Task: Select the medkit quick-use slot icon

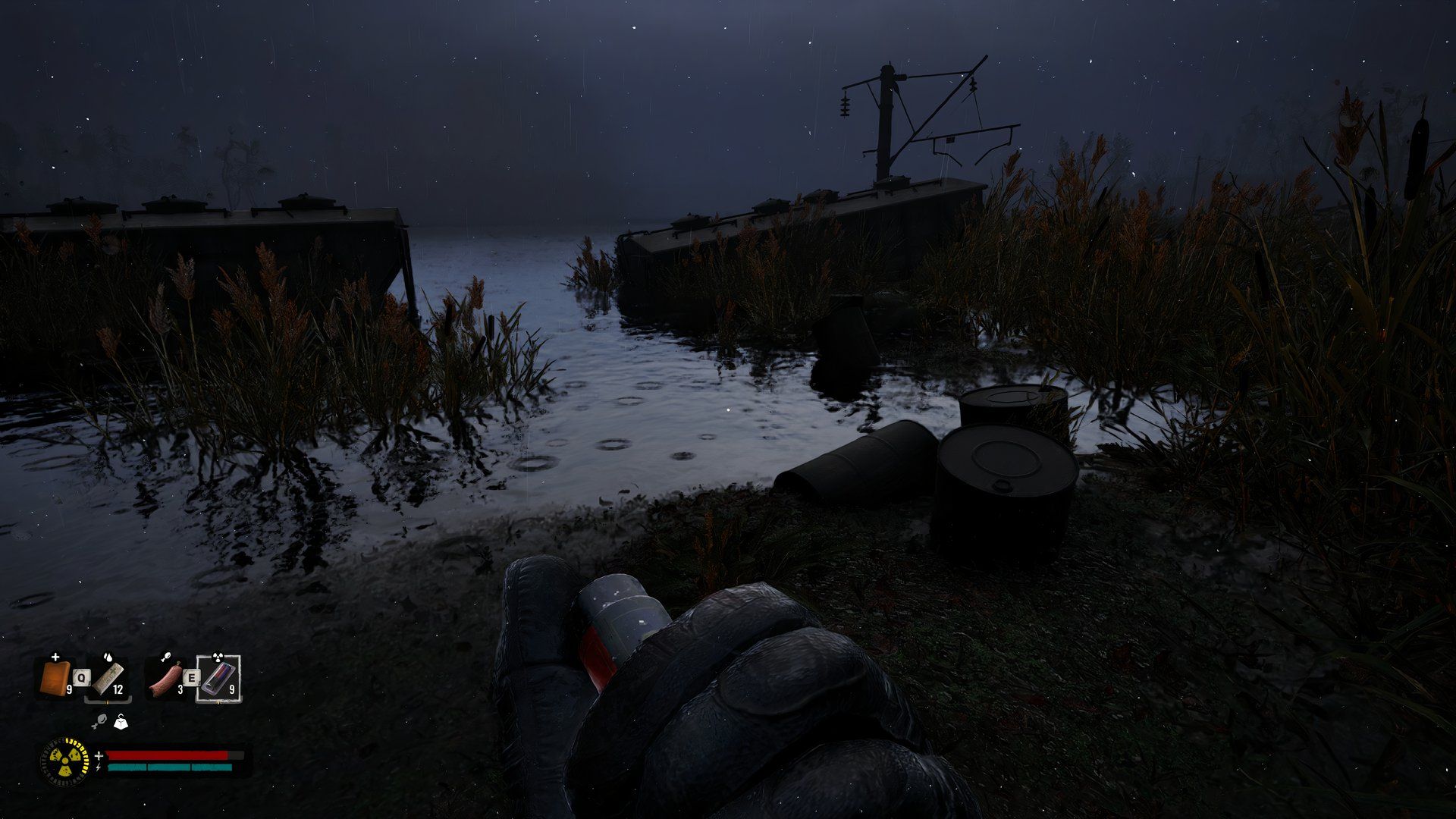Action: coord(55,678)
